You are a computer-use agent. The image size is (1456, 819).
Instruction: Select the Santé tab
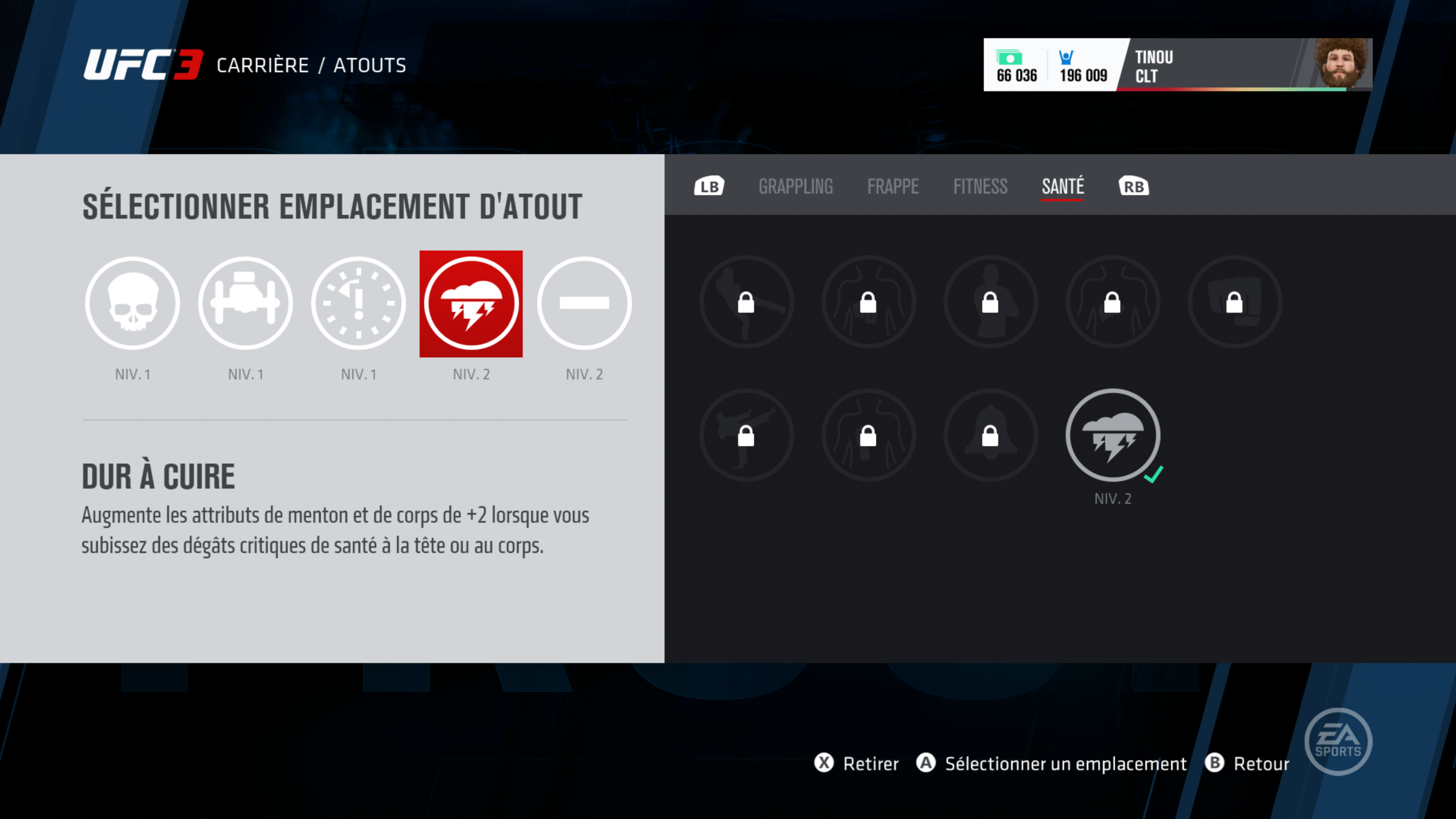tap(1062, 187)
